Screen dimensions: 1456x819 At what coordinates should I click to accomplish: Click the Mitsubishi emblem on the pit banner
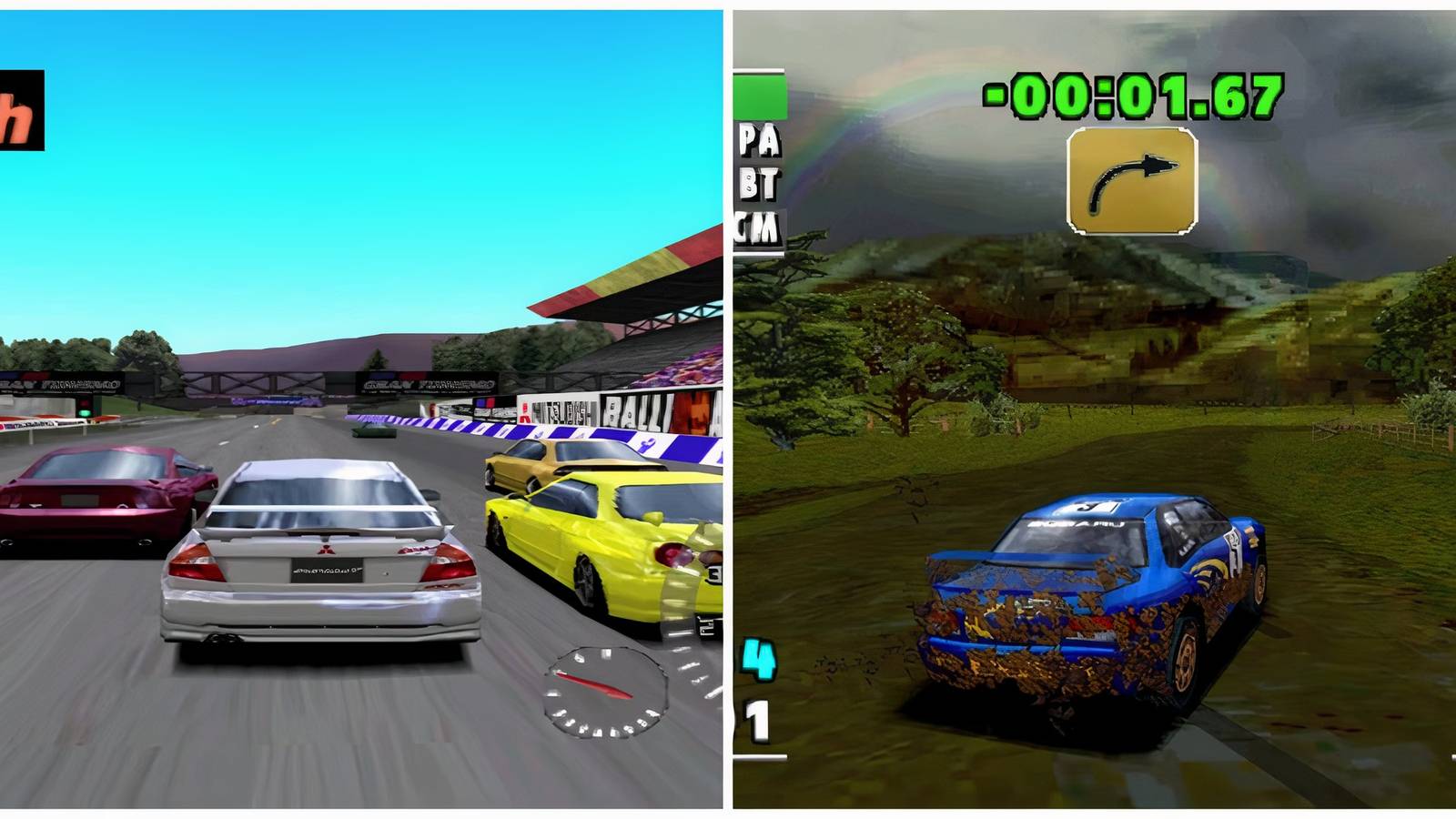click(x=526, y=412)
